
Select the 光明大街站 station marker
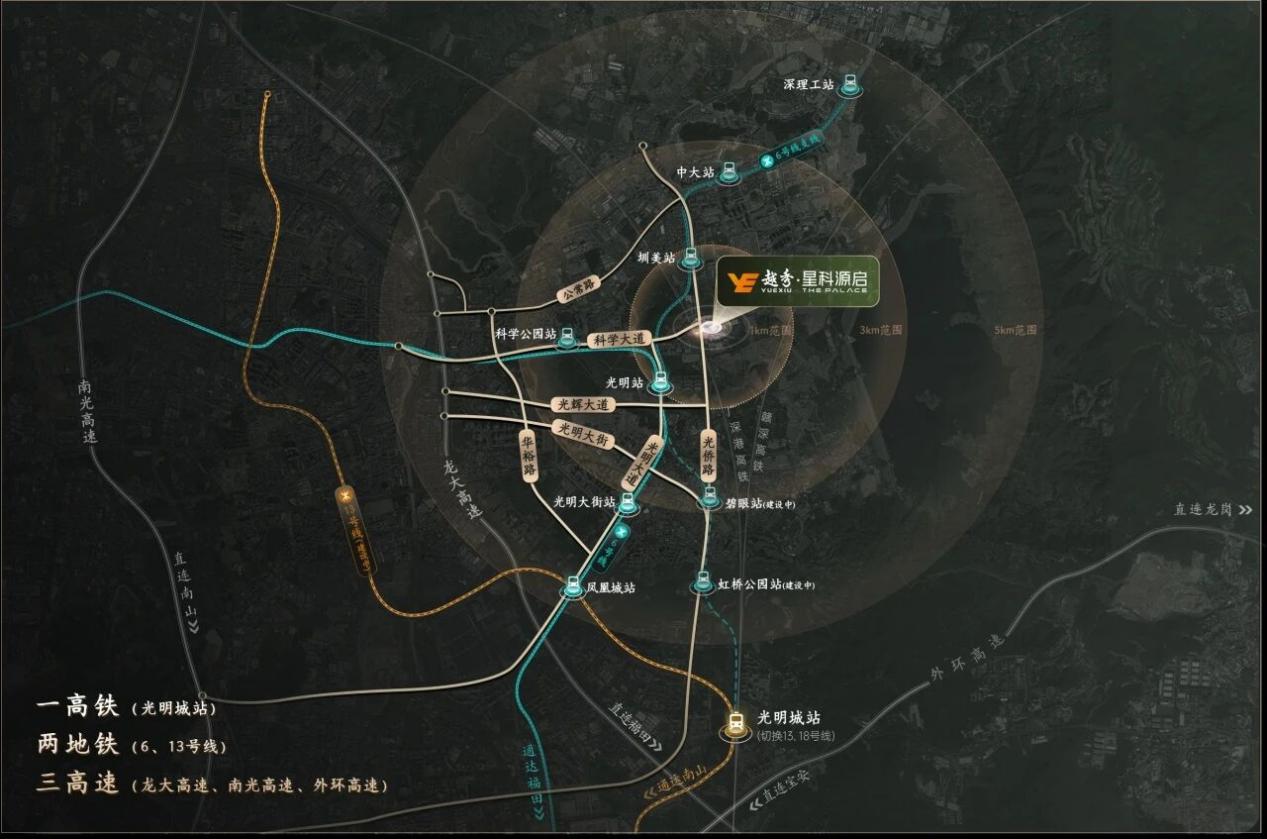(627, 502)
